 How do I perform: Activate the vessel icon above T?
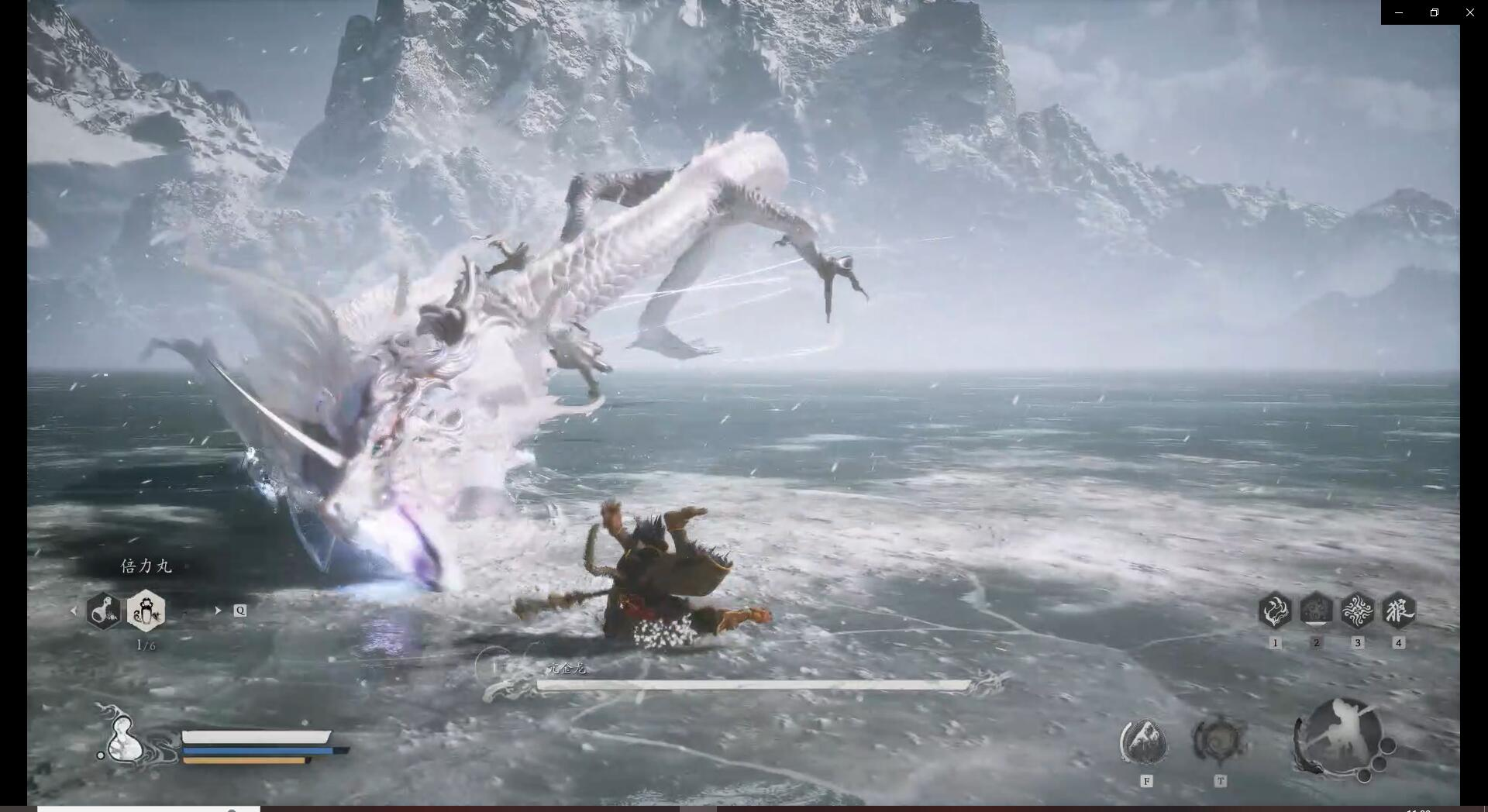point(1218,741)
